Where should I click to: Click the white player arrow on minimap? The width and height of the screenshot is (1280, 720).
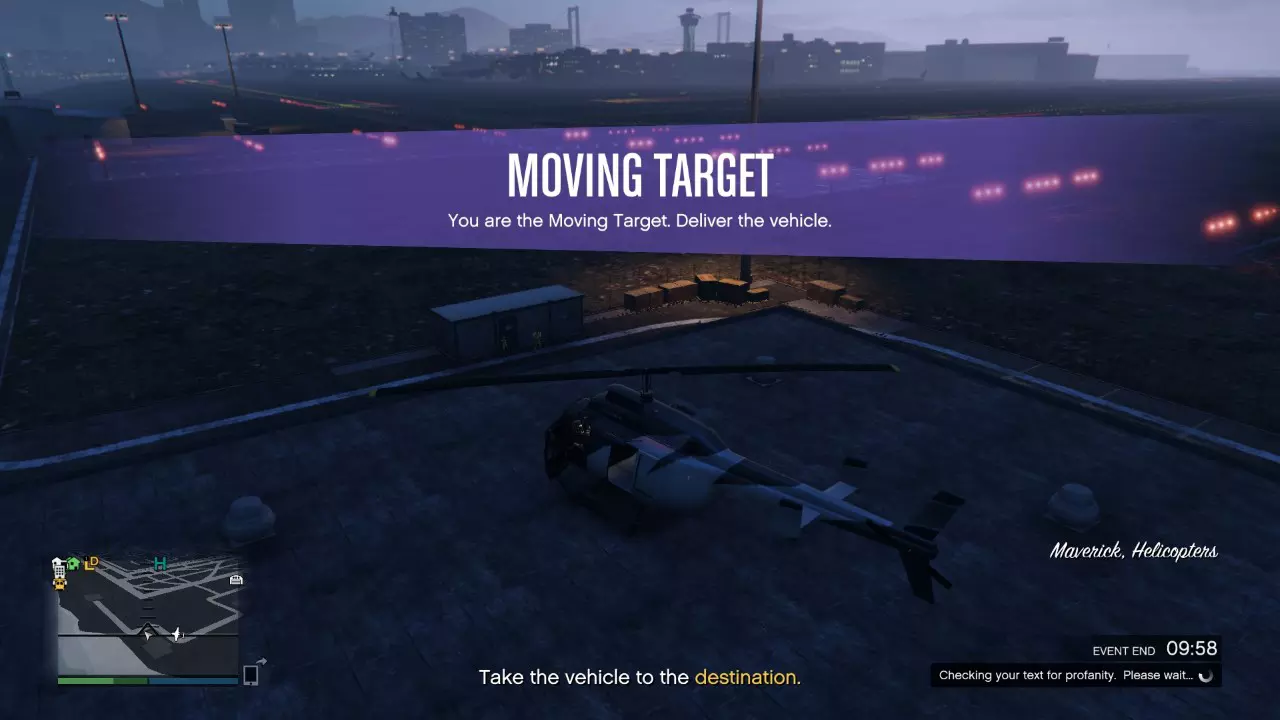tap(147, 634)
